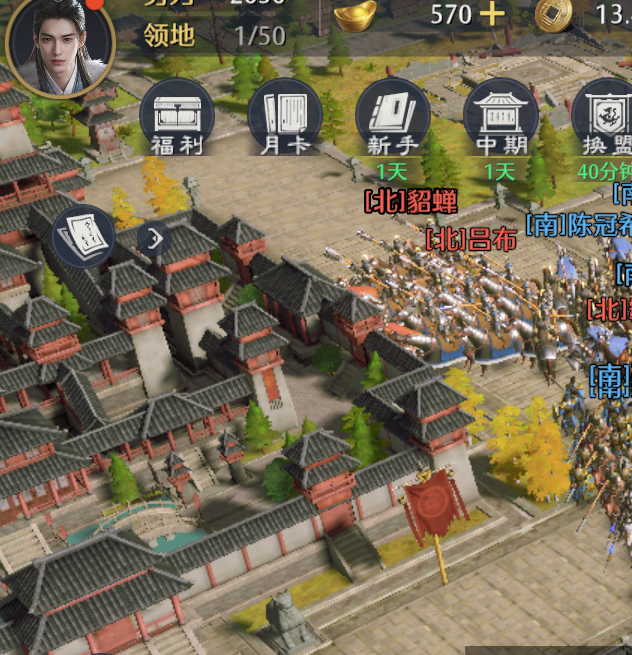
Task: Open the 新手 beginner event icon
Action: coord(393,117)
